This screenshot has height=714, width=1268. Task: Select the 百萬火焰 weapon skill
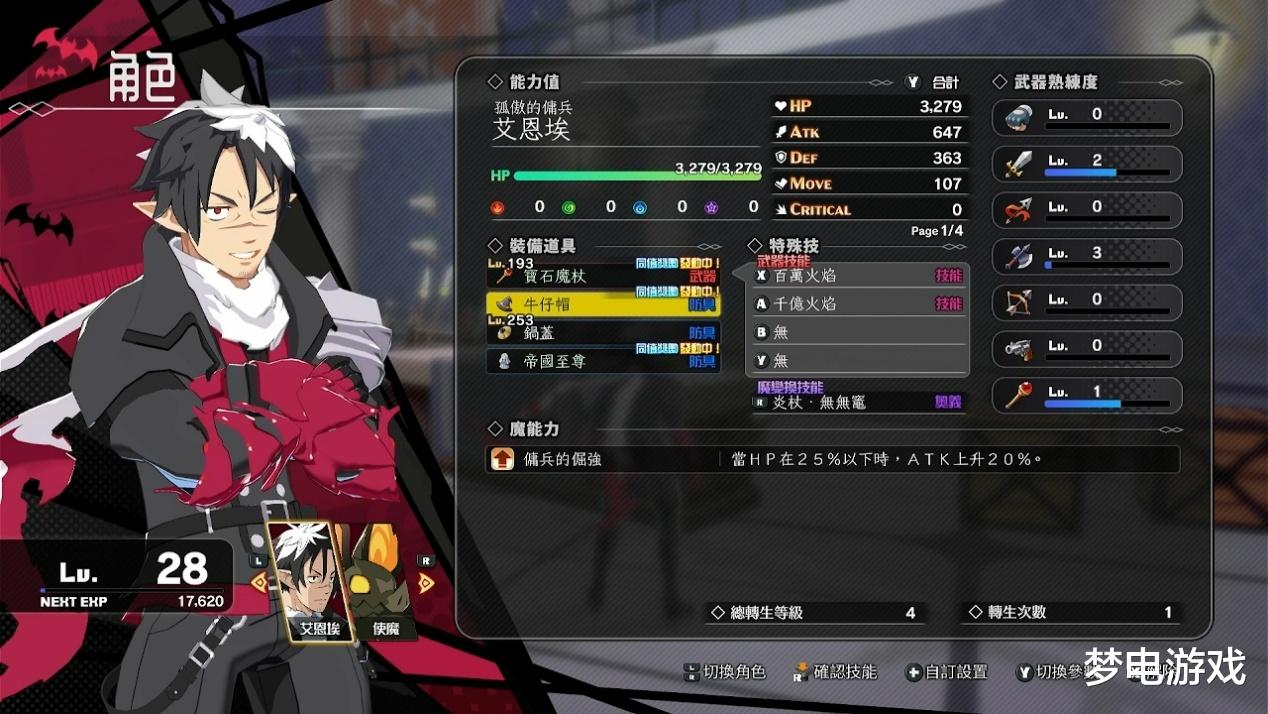click(x=860, y=275)
